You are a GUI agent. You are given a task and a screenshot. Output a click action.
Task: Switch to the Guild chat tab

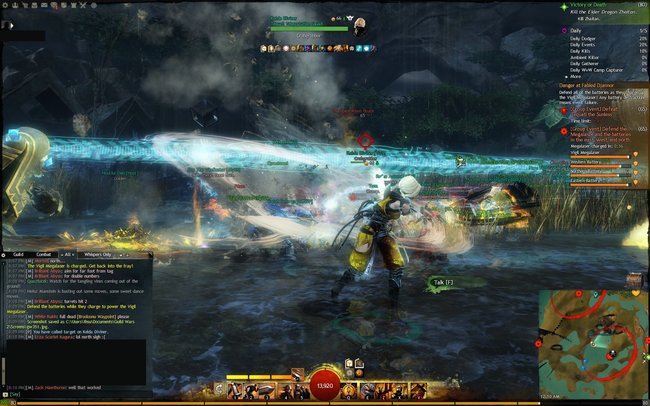pyautogui.click(x=18, y=255)
